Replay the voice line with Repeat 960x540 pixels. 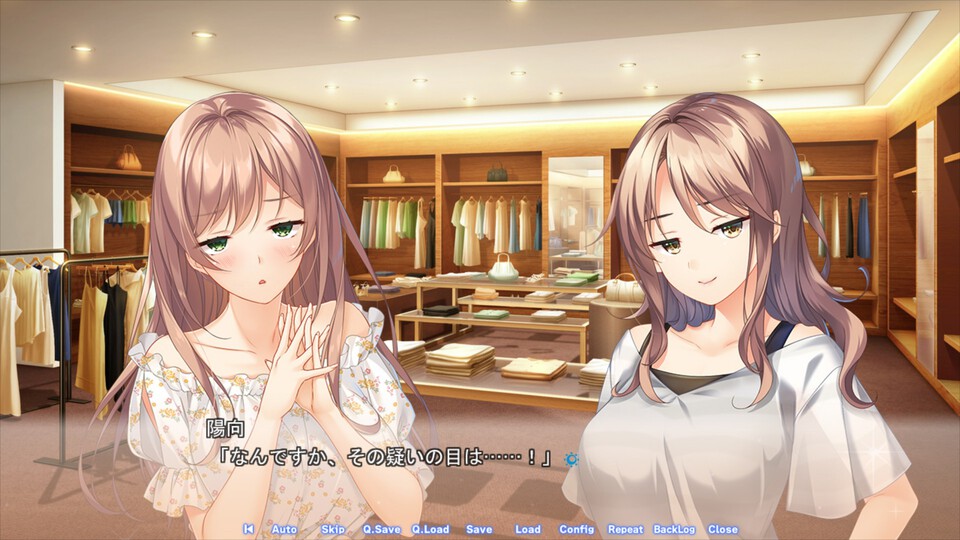point(625,529)
